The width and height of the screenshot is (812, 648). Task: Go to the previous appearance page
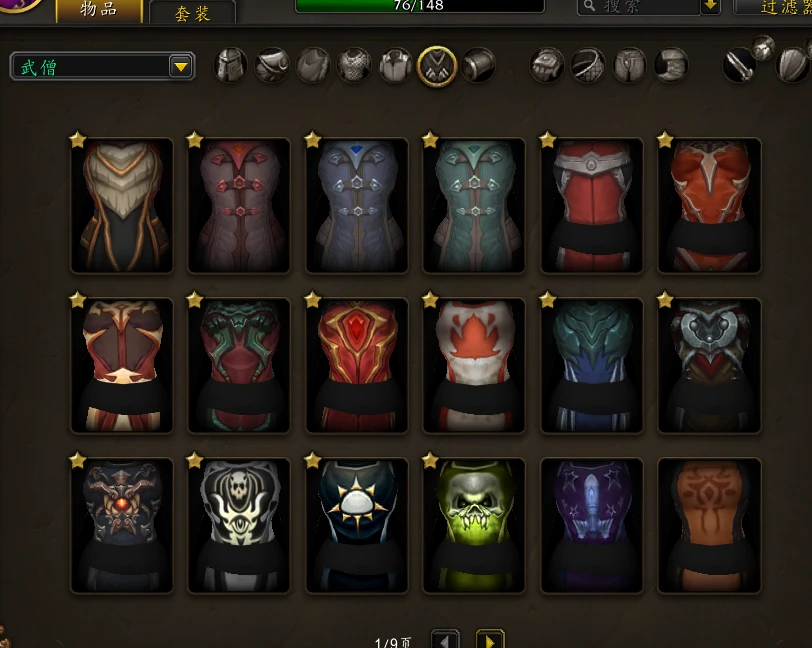[x=445, y=639]
